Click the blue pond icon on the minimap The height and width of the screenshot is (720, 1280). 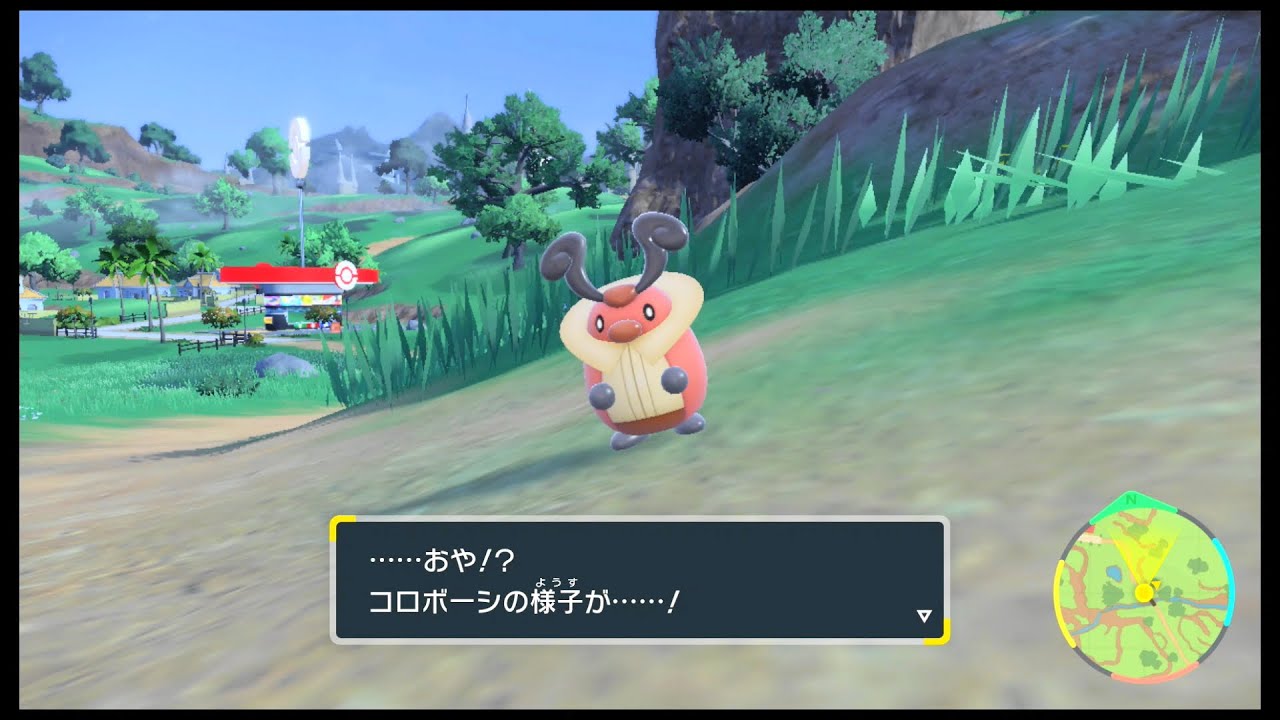pyautogui.click(x=1113, y=572)
